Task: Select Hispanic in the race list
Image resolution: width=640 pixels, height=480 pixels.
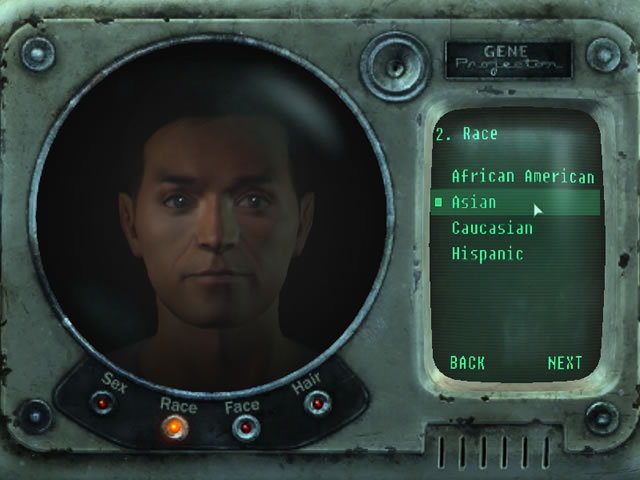Action: 487,255
